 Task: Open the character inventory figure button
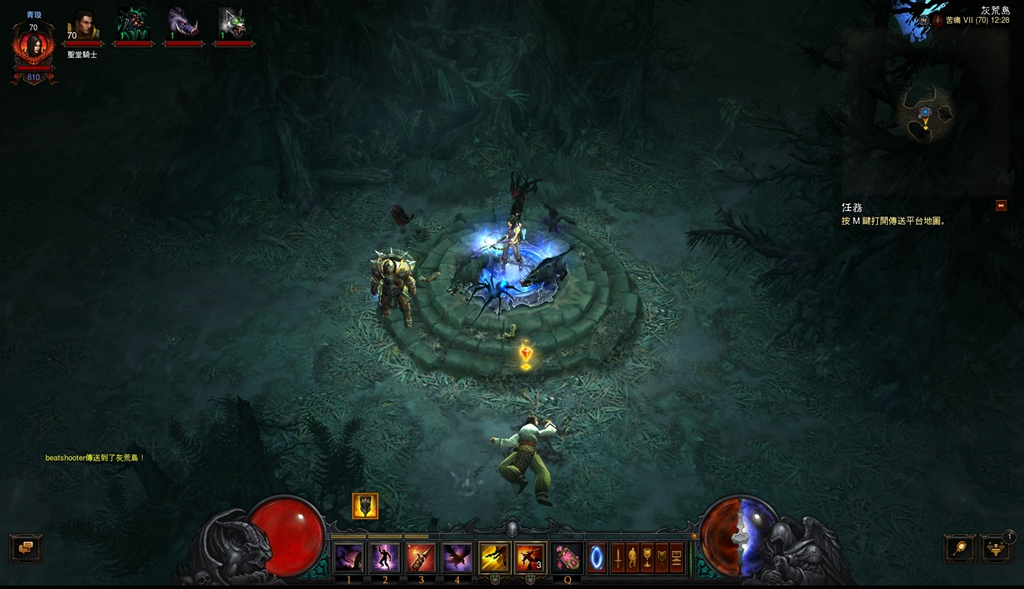pyautogui.click(x=632, y=556)
